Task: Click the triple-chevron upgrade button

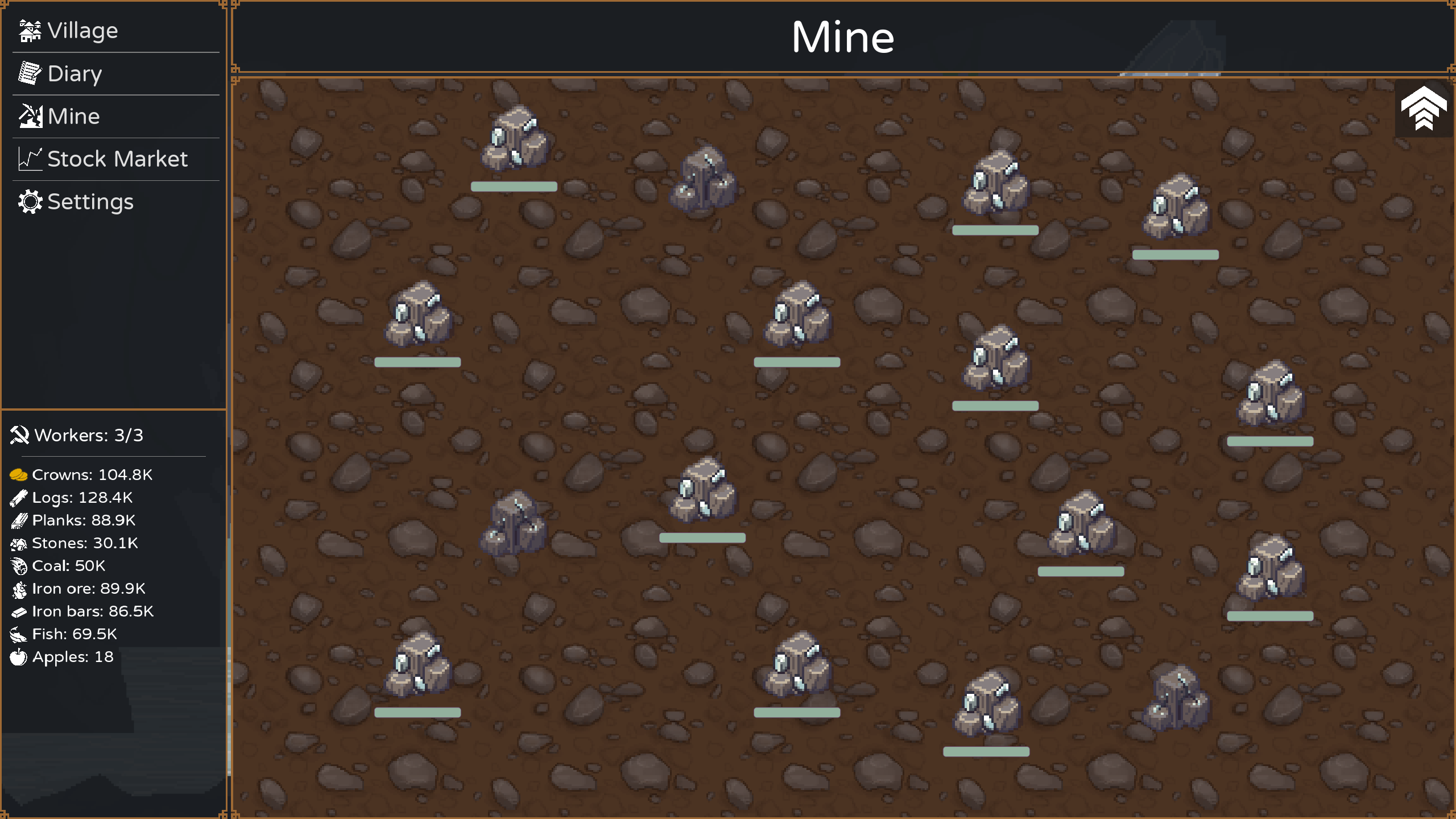Action: 1423,108
